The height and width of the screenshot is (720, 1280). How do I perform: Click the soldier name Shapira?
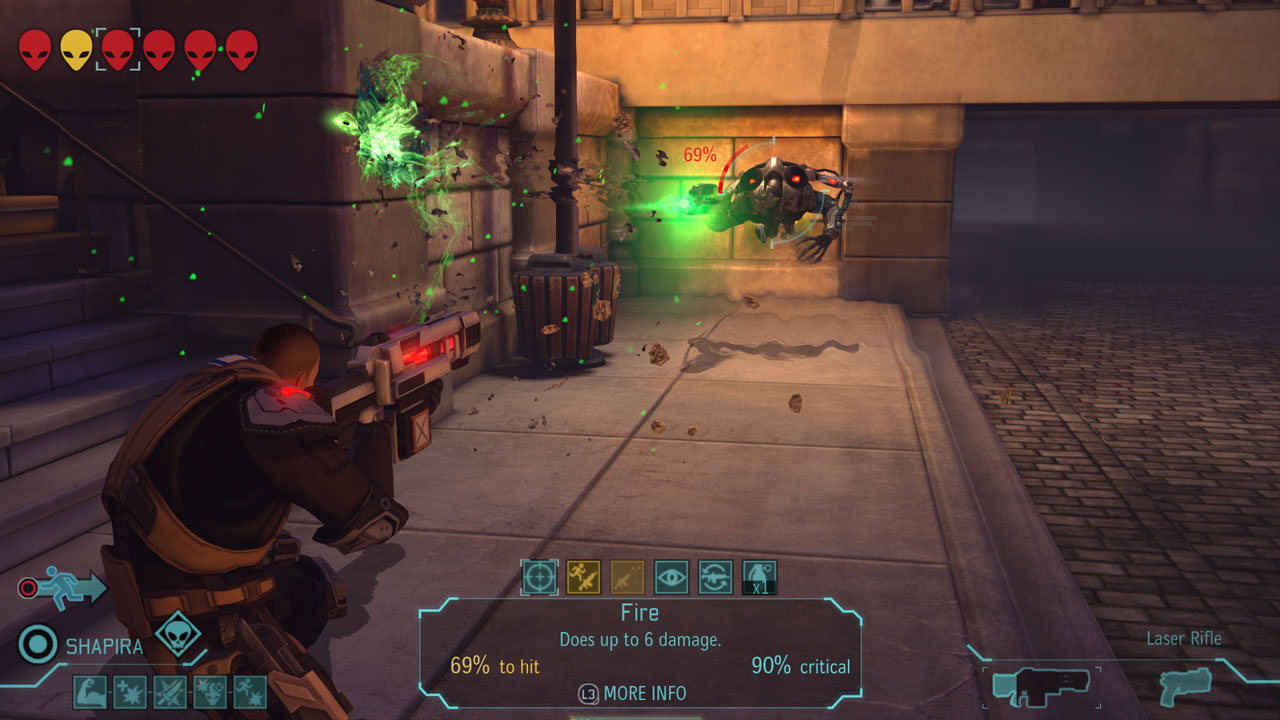104,647
